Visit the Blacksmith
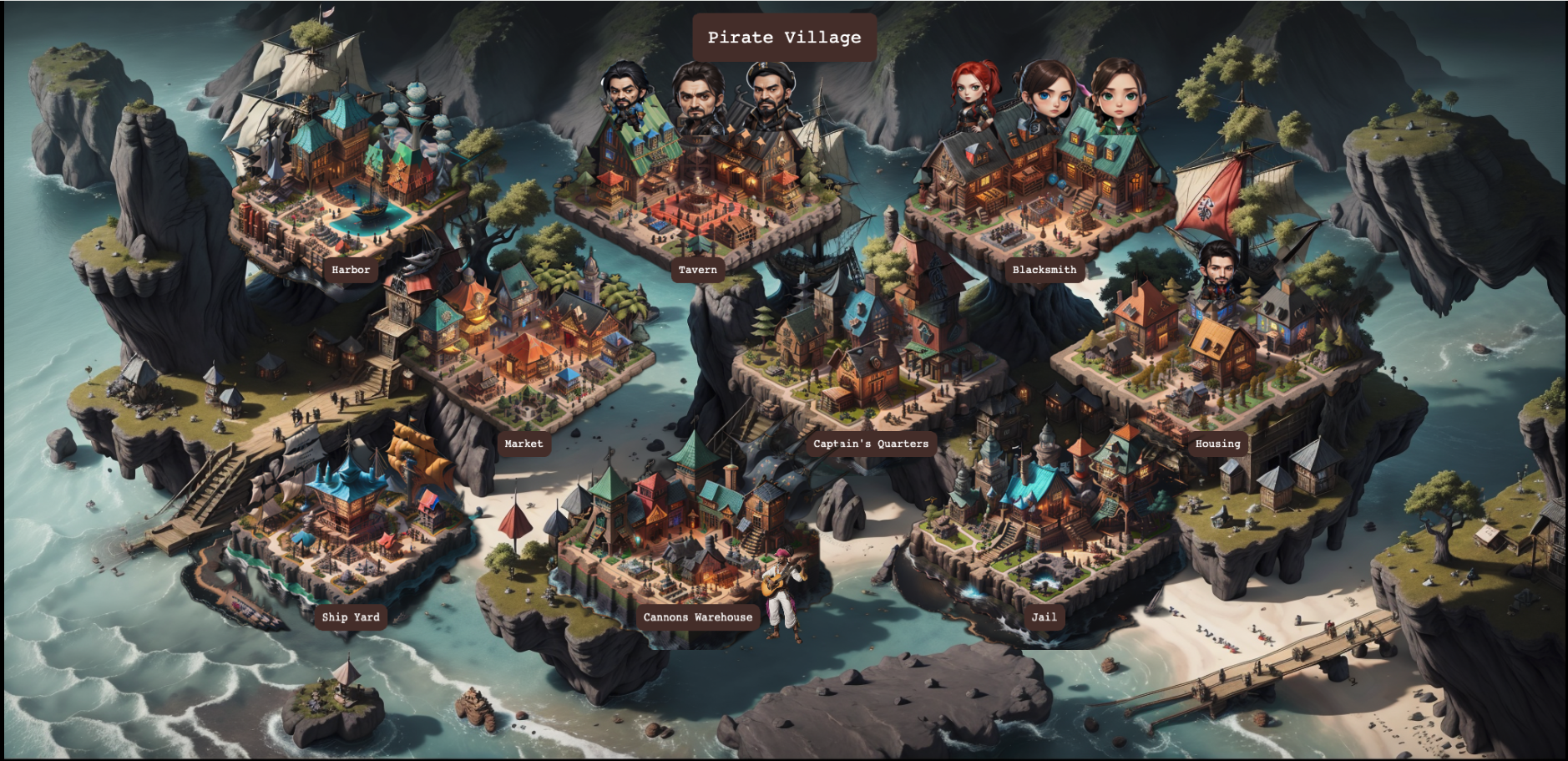1568x761 pixels. (1044, 270)
